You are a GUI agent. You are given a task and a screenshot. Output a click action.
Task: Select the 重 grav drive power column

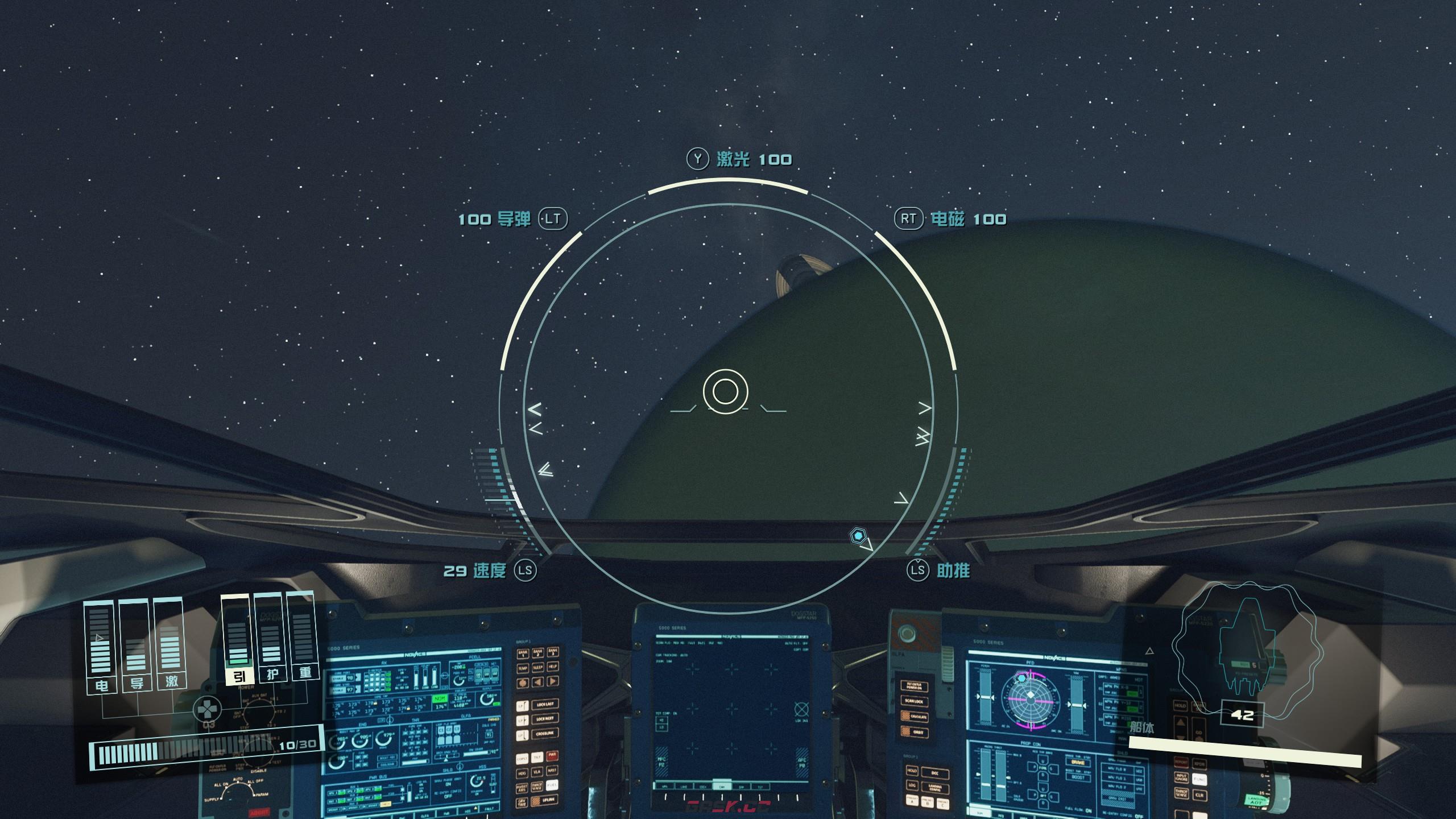coord(303,637)
